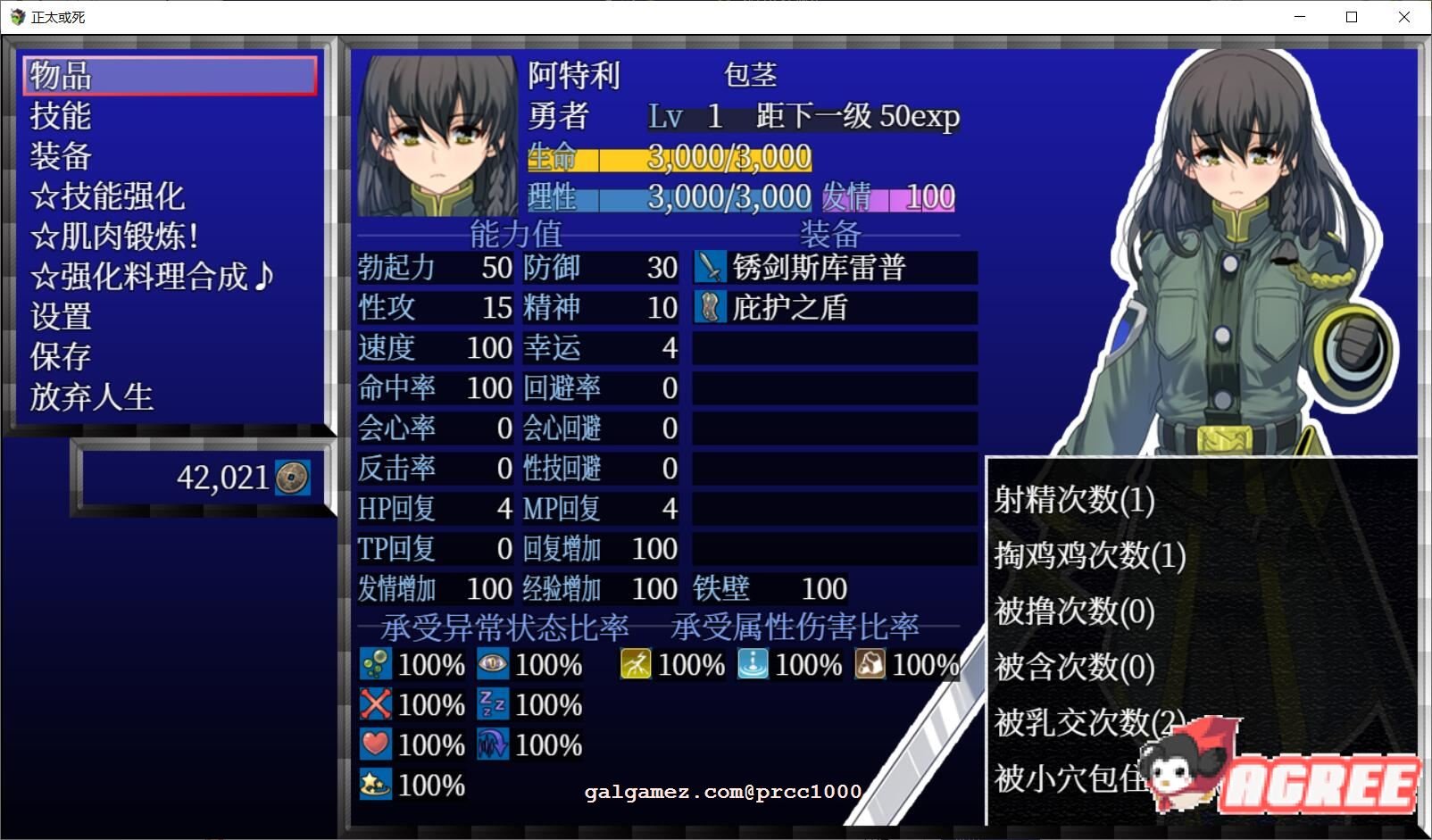Viewport: 1432px width, 840px height.
Task: Click the yellow lightning element damage icon
Action: click(x=636, y=664)
